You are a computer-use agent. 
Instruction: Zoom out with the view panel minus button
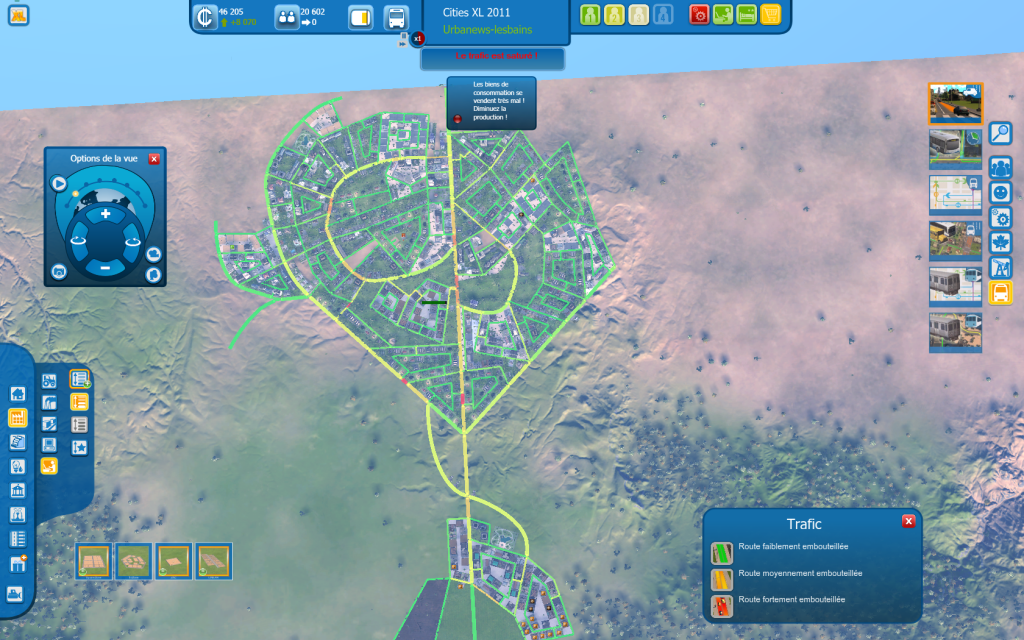tap(105, 267)
